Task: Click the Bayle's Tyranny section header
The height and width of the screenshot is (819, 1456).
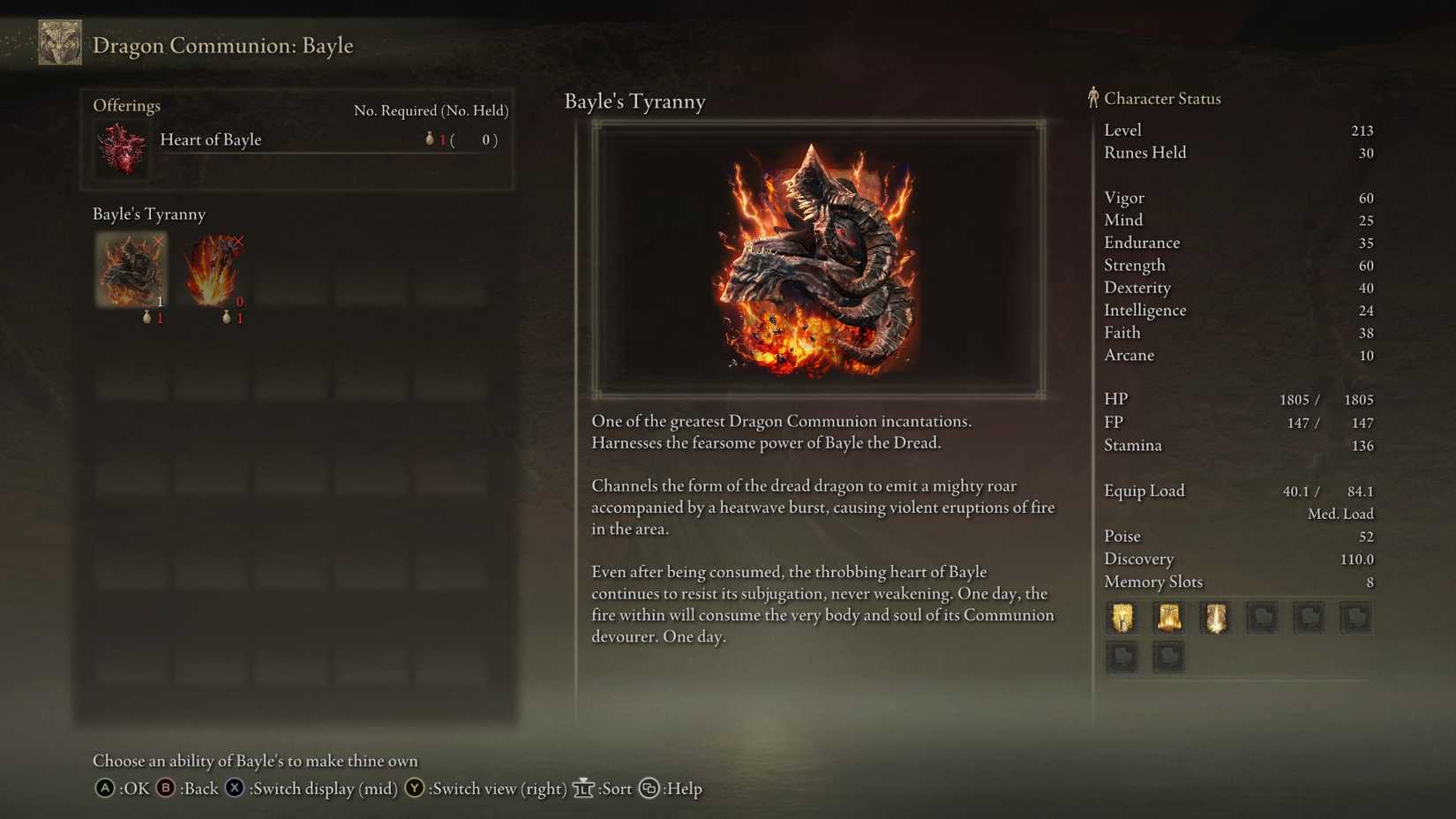Action: [x=149, y=214]
